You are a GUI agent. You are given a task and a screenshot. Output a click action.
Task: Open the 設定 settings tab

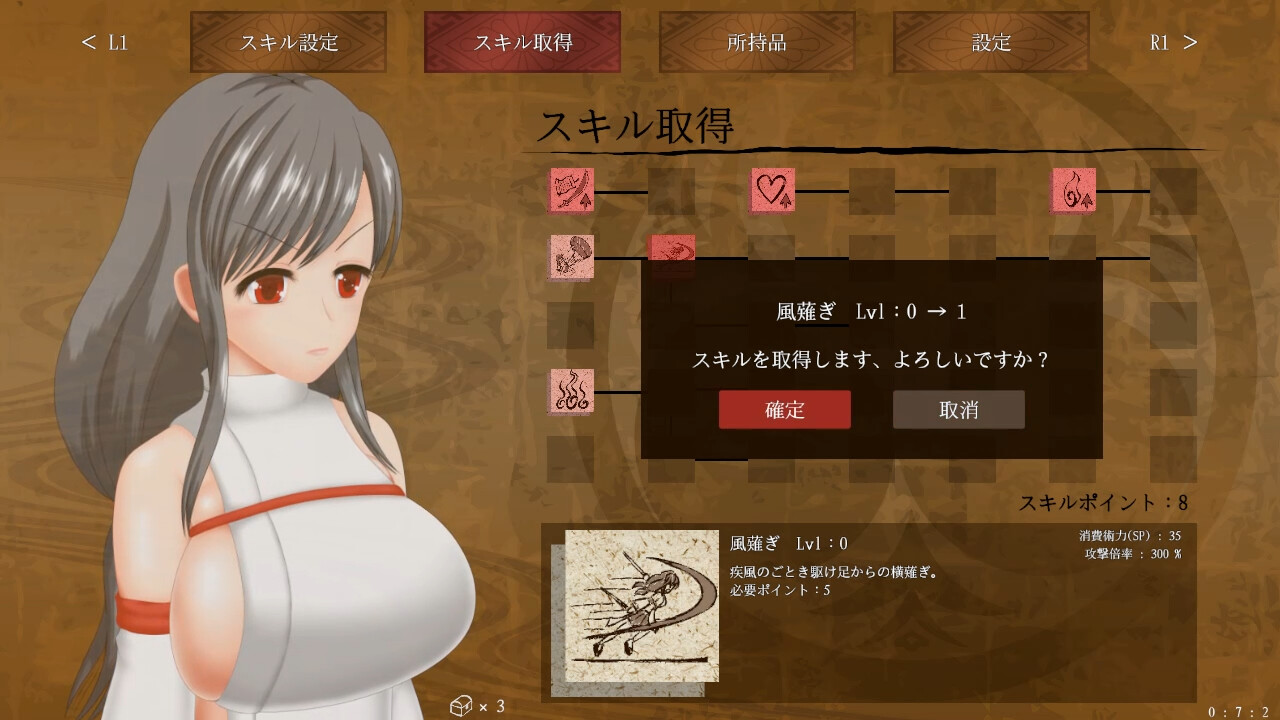(x=991, y=42)
